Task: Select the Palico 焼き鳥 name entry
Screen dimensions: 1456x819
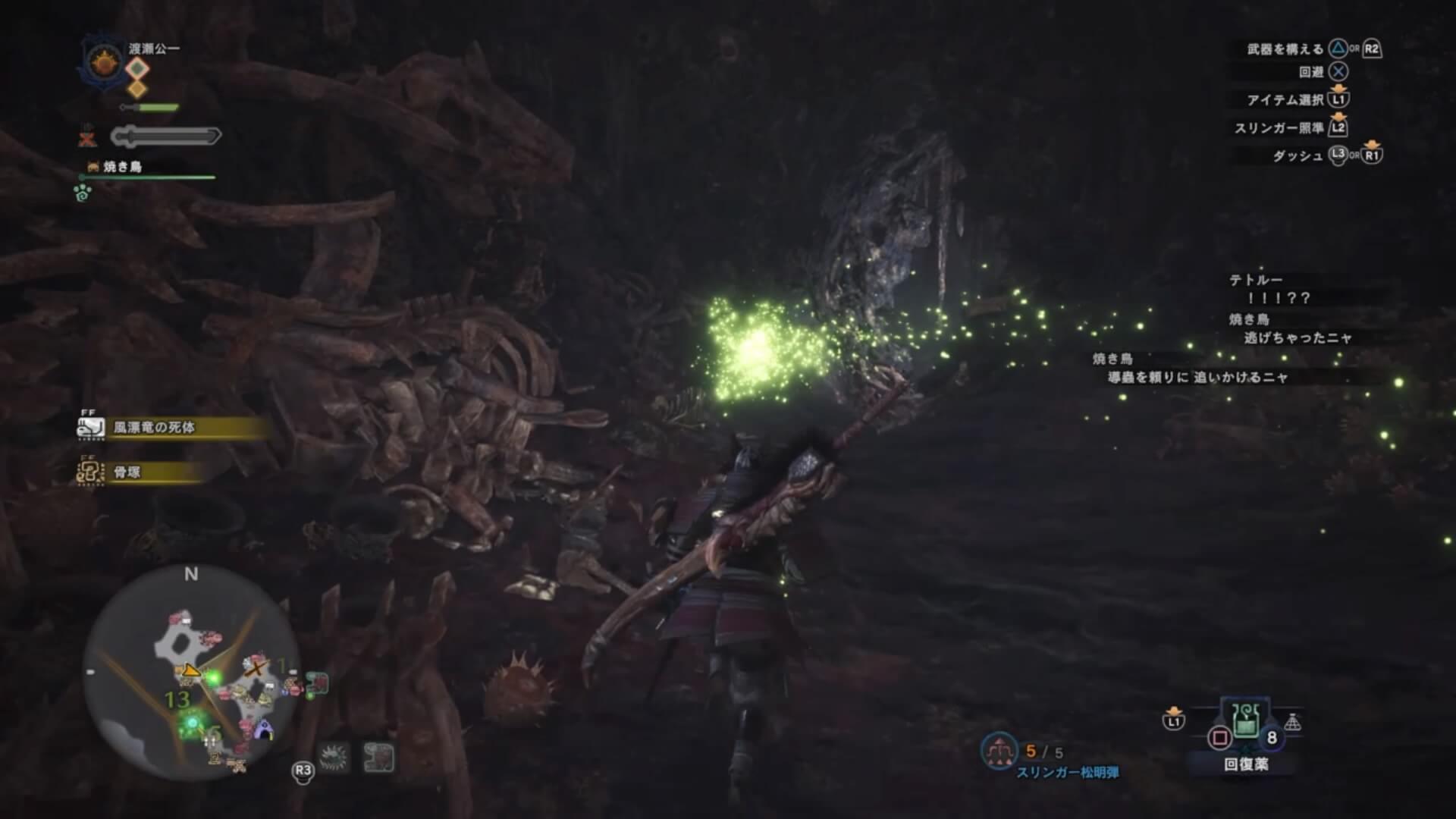Action: tap(121, 167)
